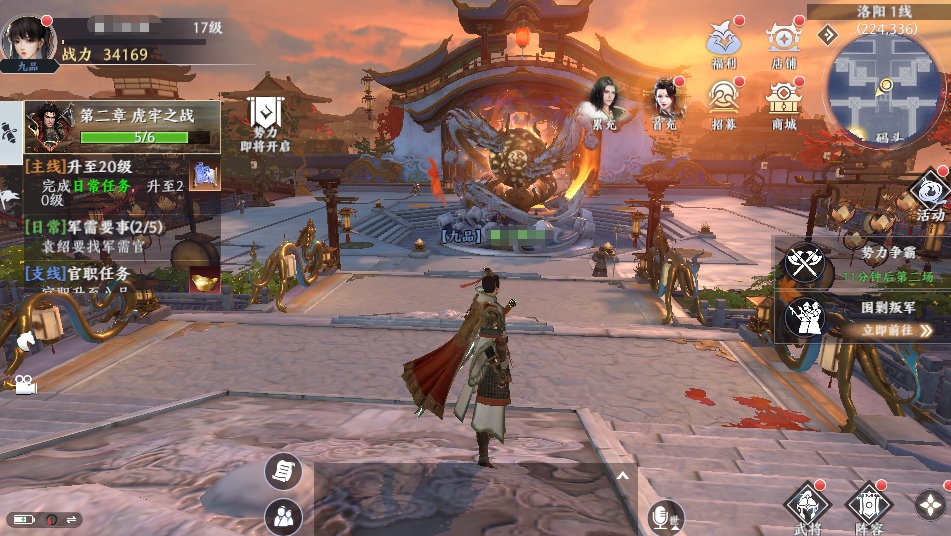Viewport: 951px width, 536px height.
Task: Open the 武将 generals menu
Action: click(806, 506)
